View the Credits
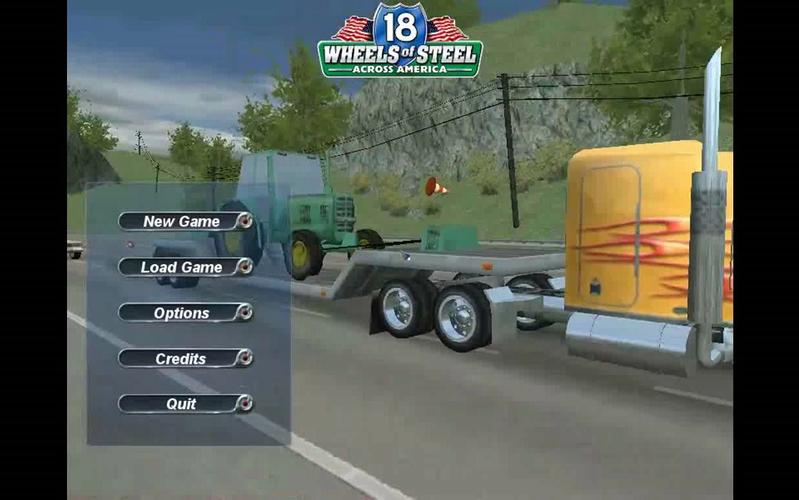Viewport: 799px width, 500px height. coord(184,358)
